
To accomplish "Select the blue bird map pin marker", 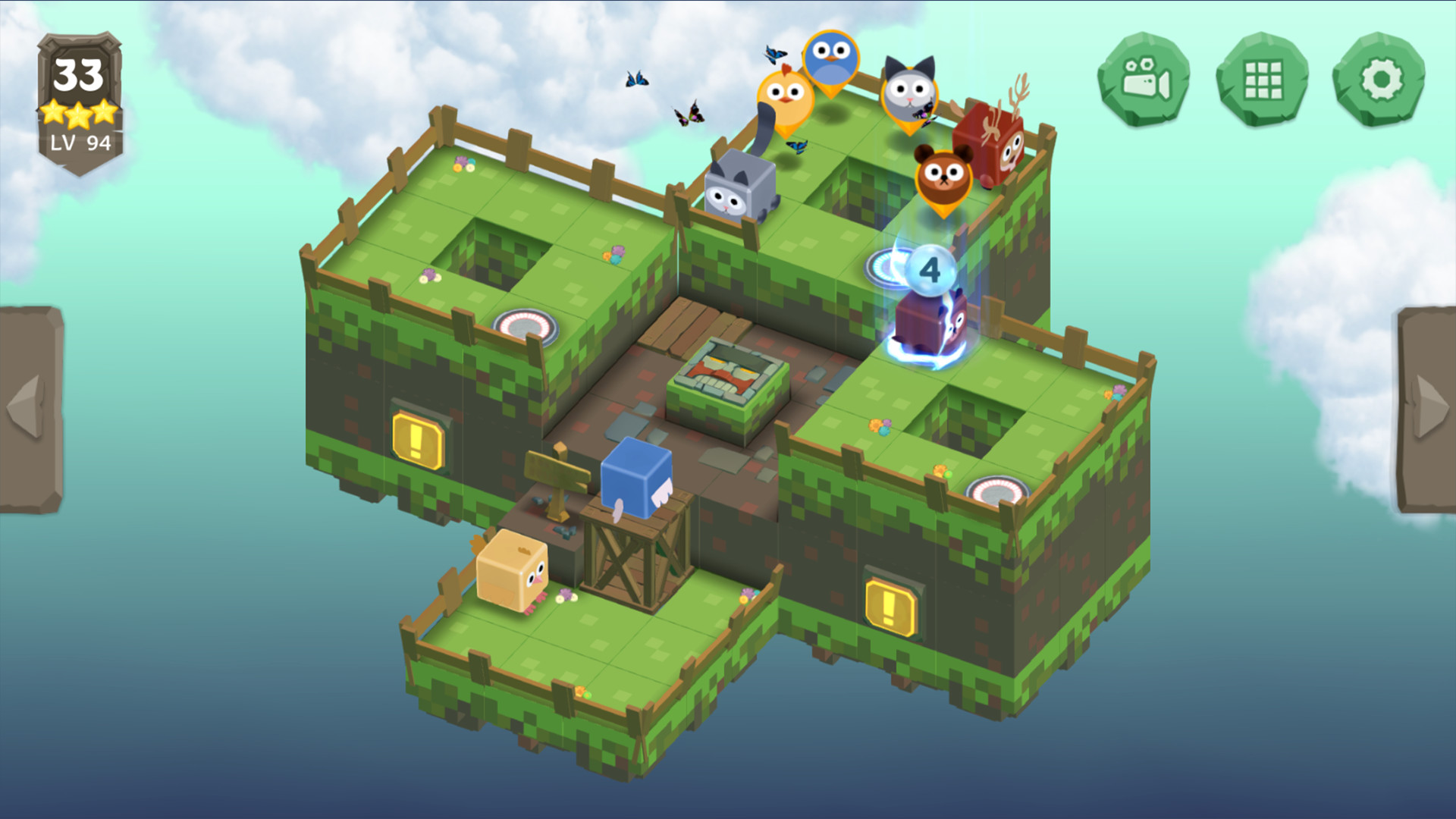I will tap(832, 58).
